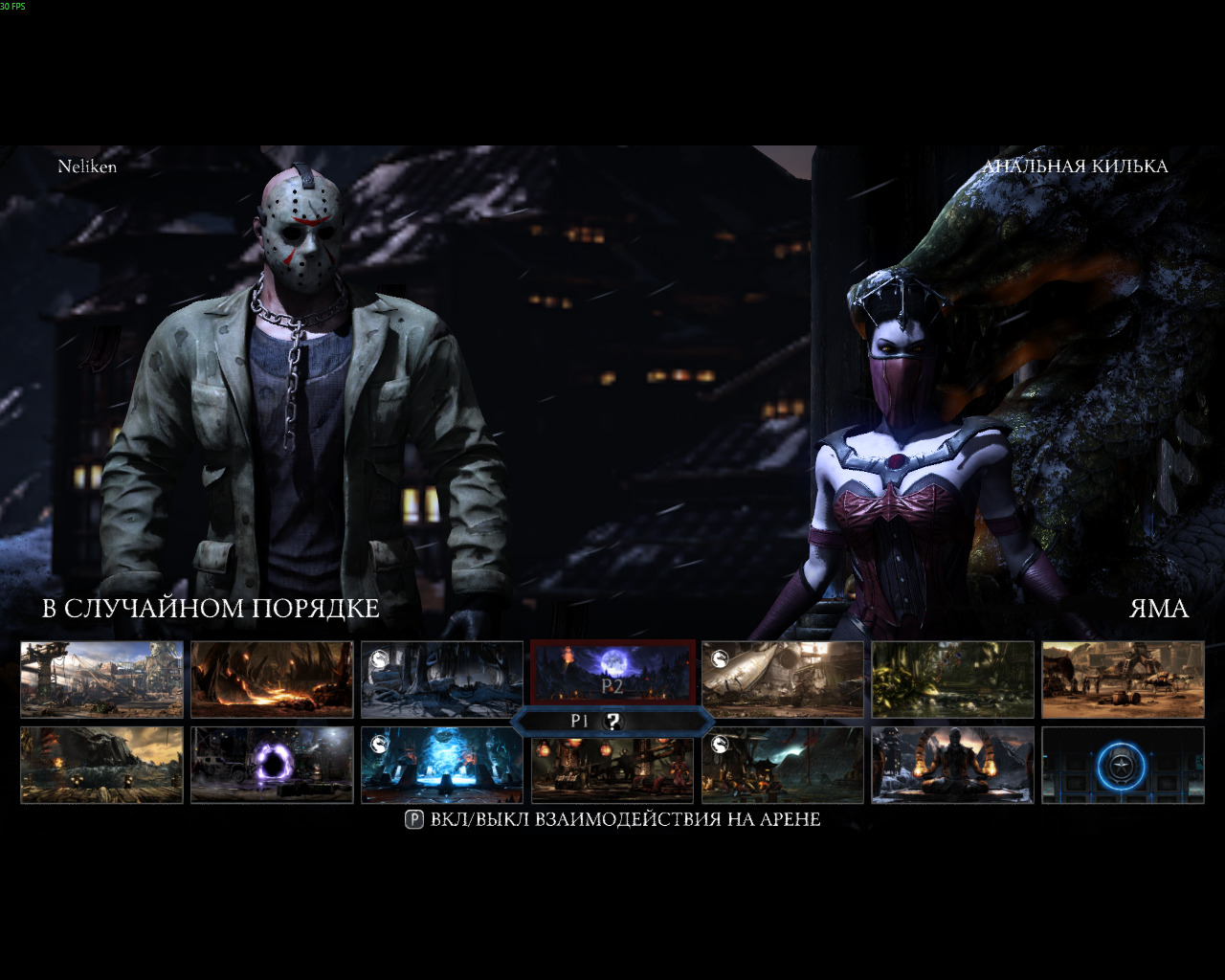
Task: Choose the stormy sea dock arena
Action: click(x=101, y=765)
